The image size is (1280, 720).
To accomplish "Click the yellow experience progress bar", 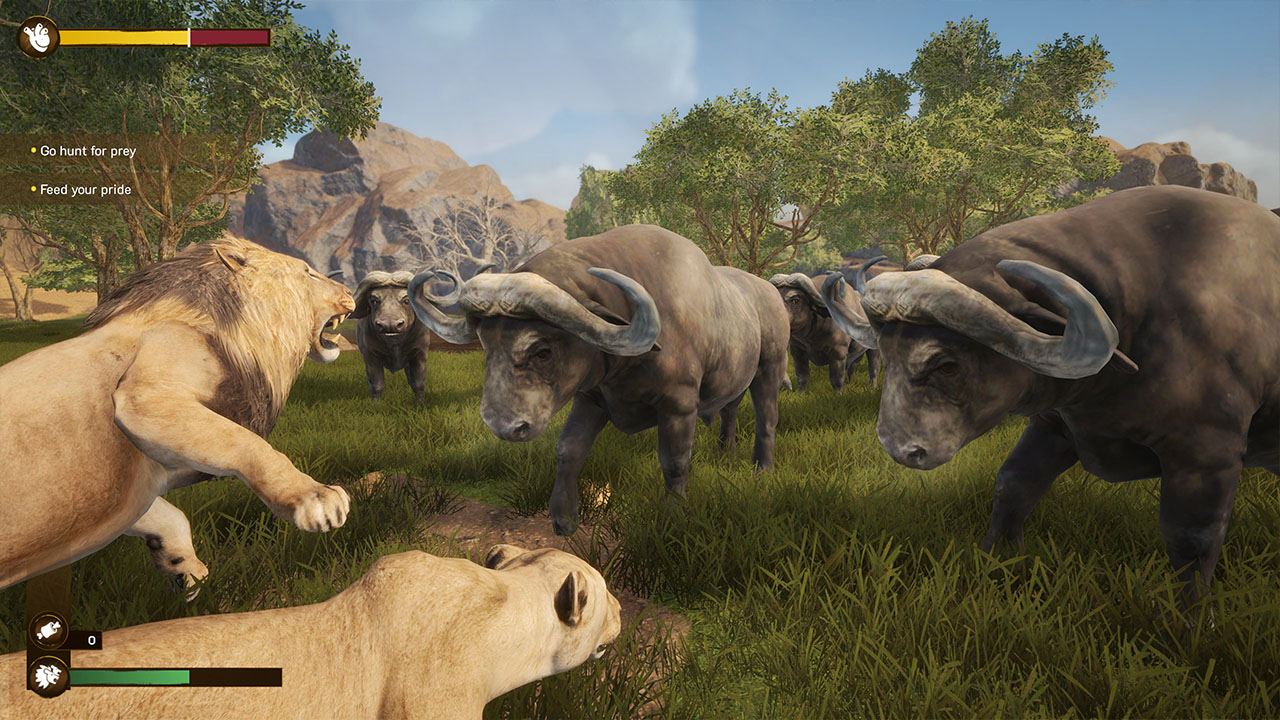I will [120, 38].
